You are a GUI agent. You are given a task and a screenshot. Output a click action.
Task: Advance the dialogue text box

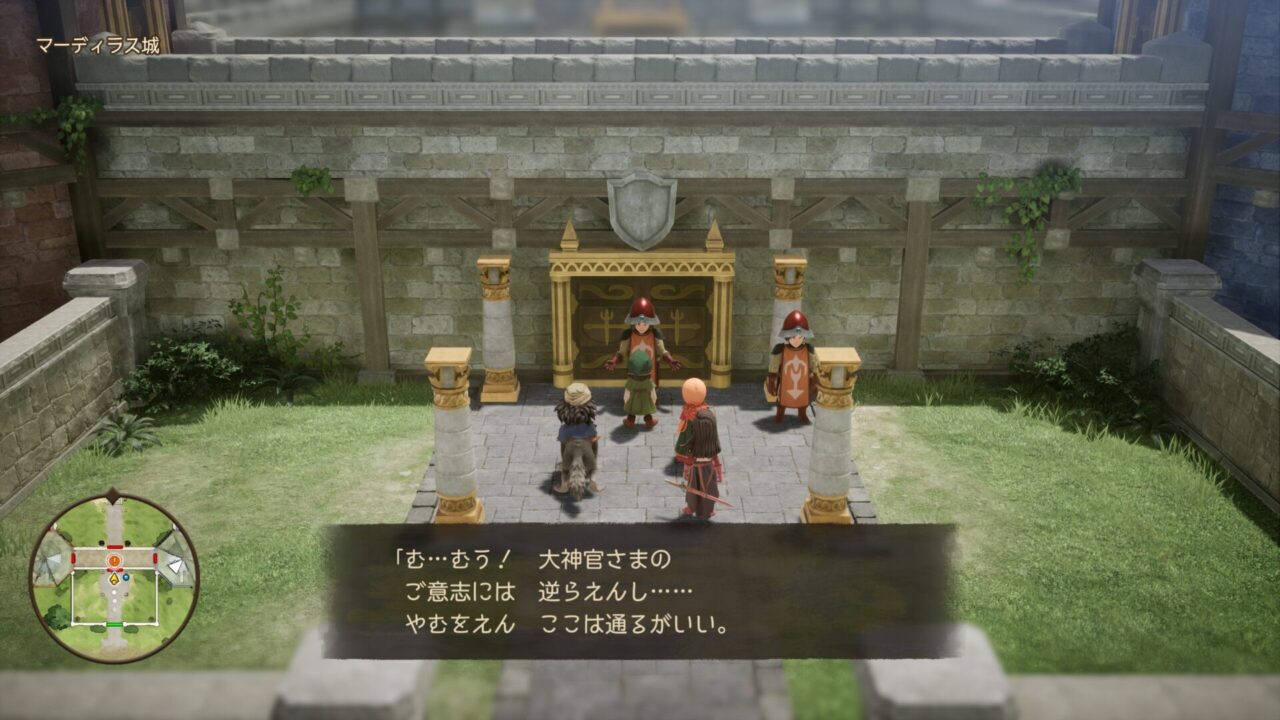click(x=640, y=591)
